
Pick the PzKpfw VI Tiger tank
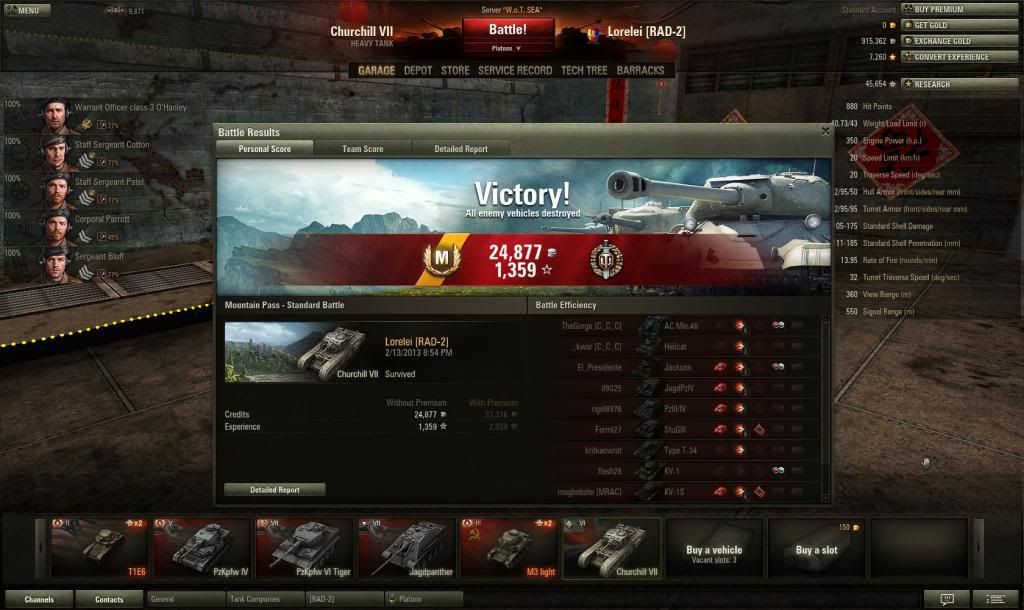coord(304,547)
